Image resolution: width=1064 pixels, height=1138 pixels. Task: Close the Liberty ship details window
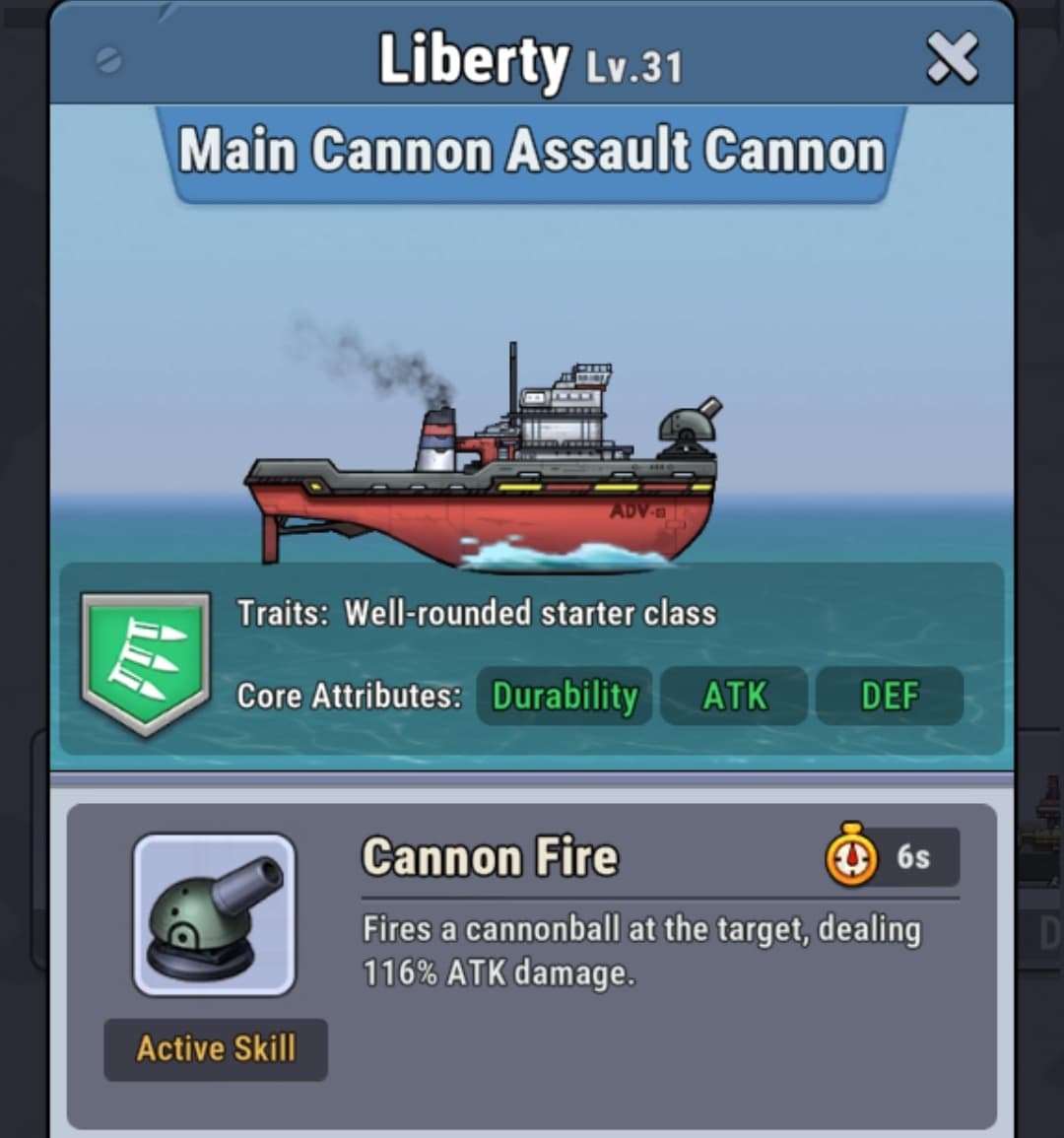tap(952, 58)
